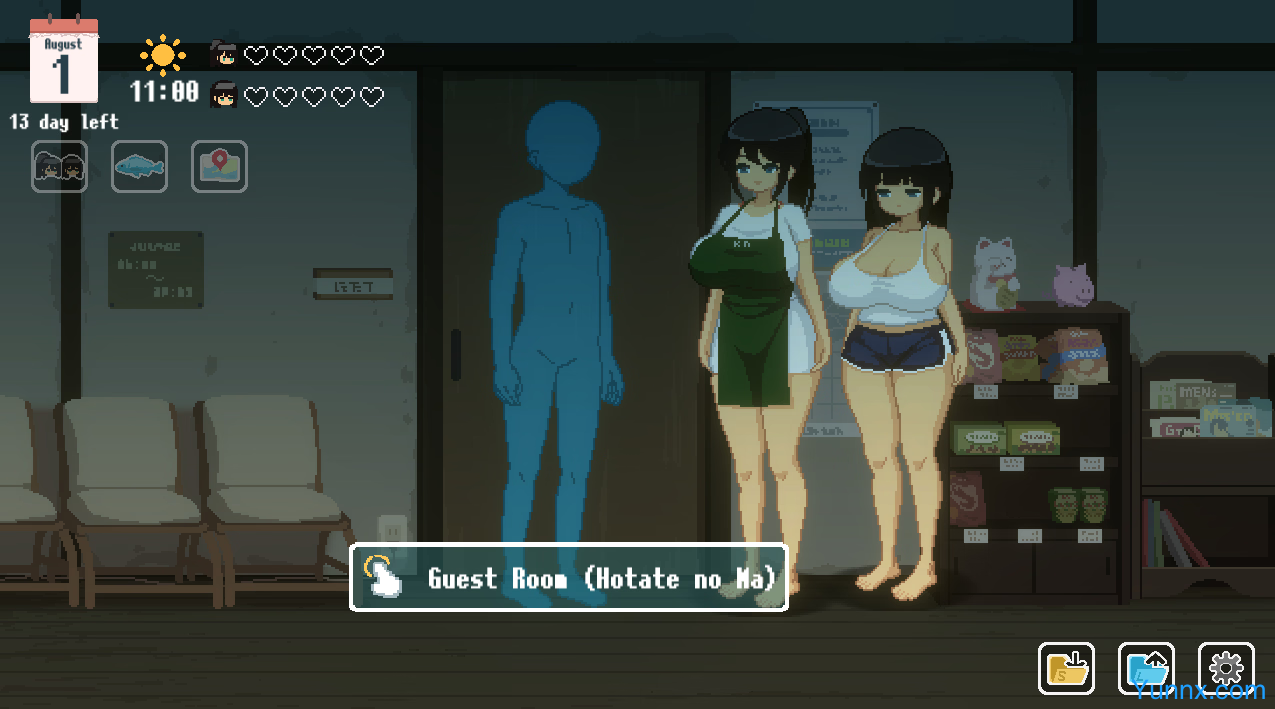
Task: Click the load folder button
Action: [x=1146, y=669]
